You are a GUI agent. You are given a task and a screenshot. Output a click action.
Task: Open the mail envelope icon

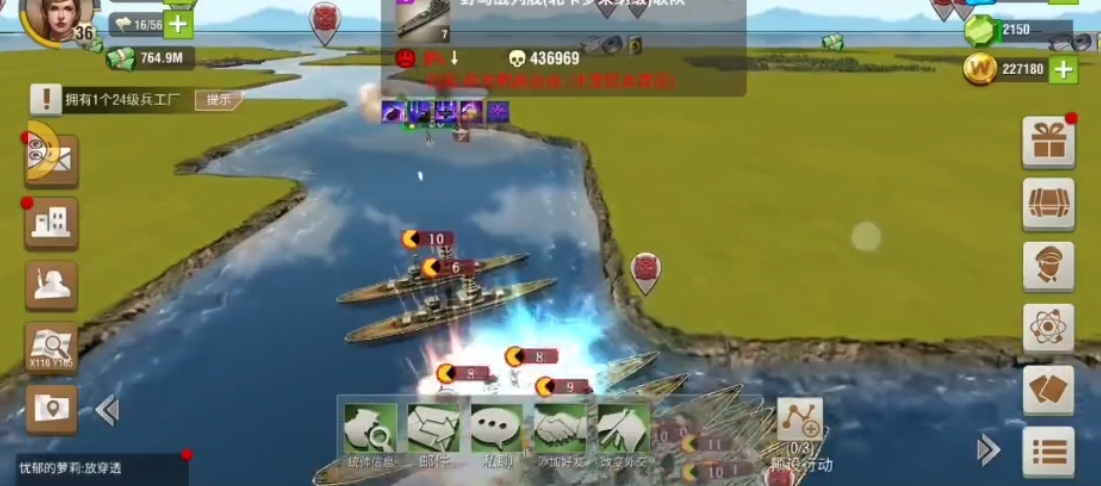52,160
